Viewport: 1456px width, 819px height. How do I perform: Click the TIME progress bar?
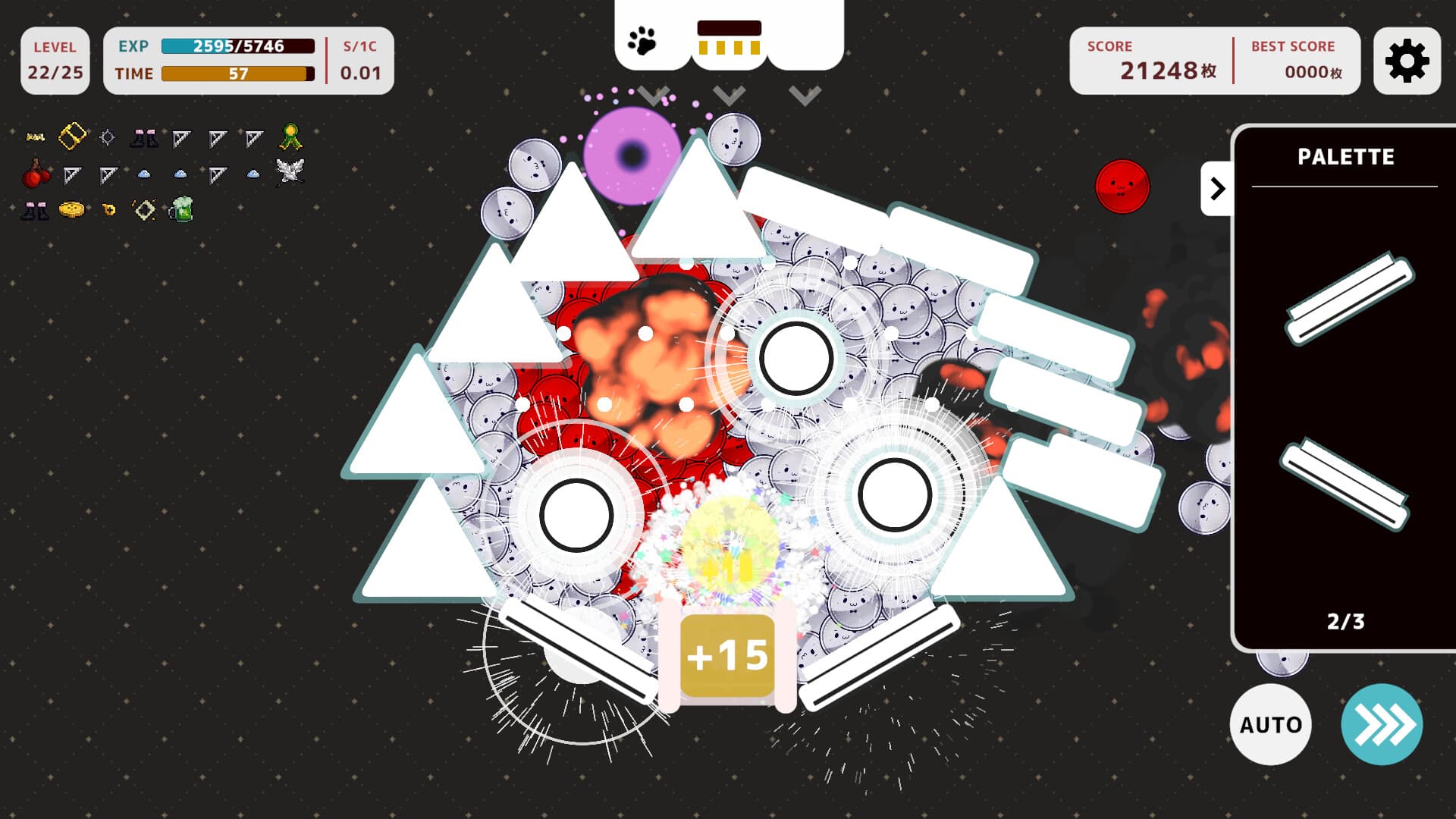237,74
